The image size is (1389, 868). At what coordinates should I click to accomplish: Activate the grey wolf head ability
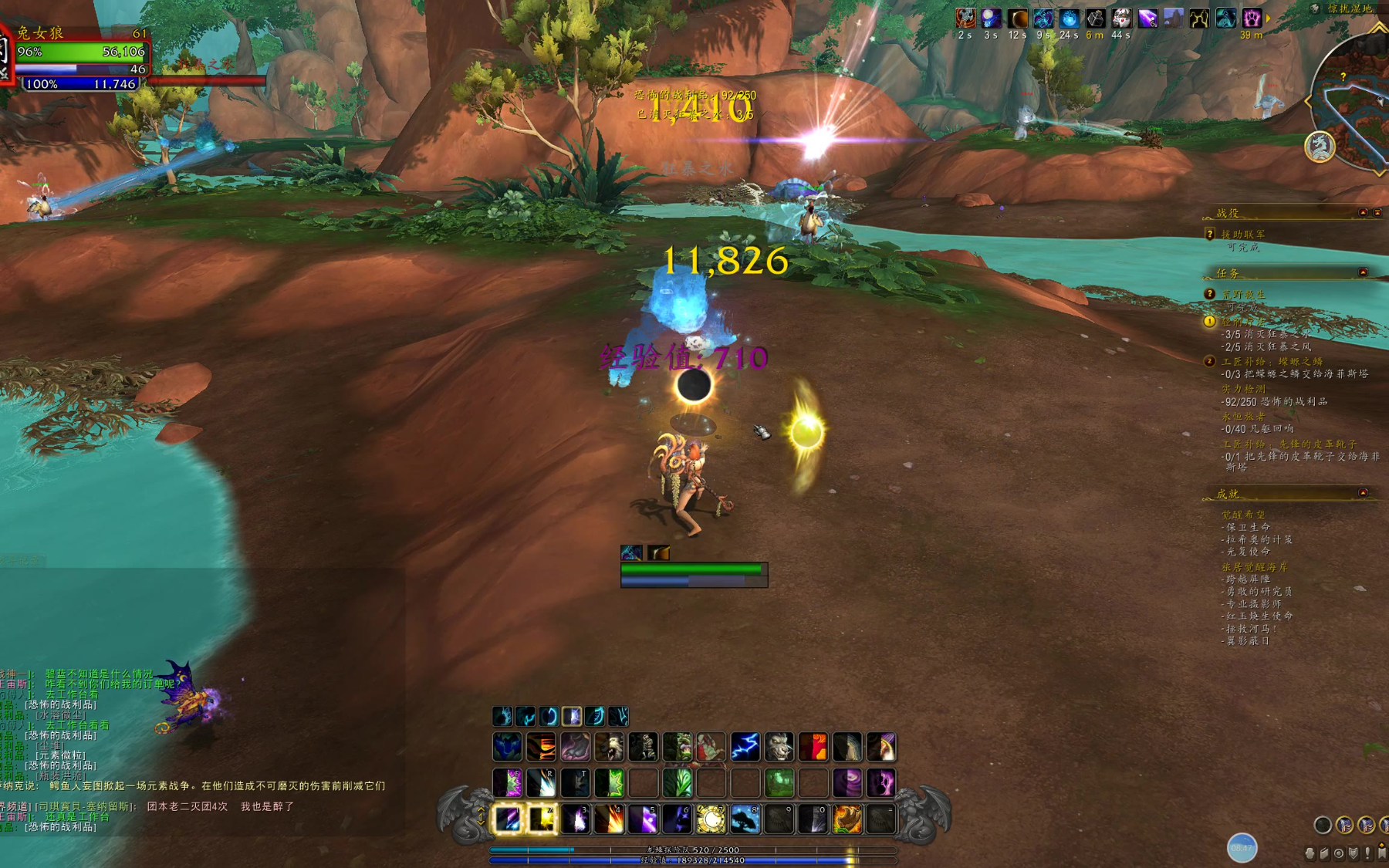[x=779, y=747]
